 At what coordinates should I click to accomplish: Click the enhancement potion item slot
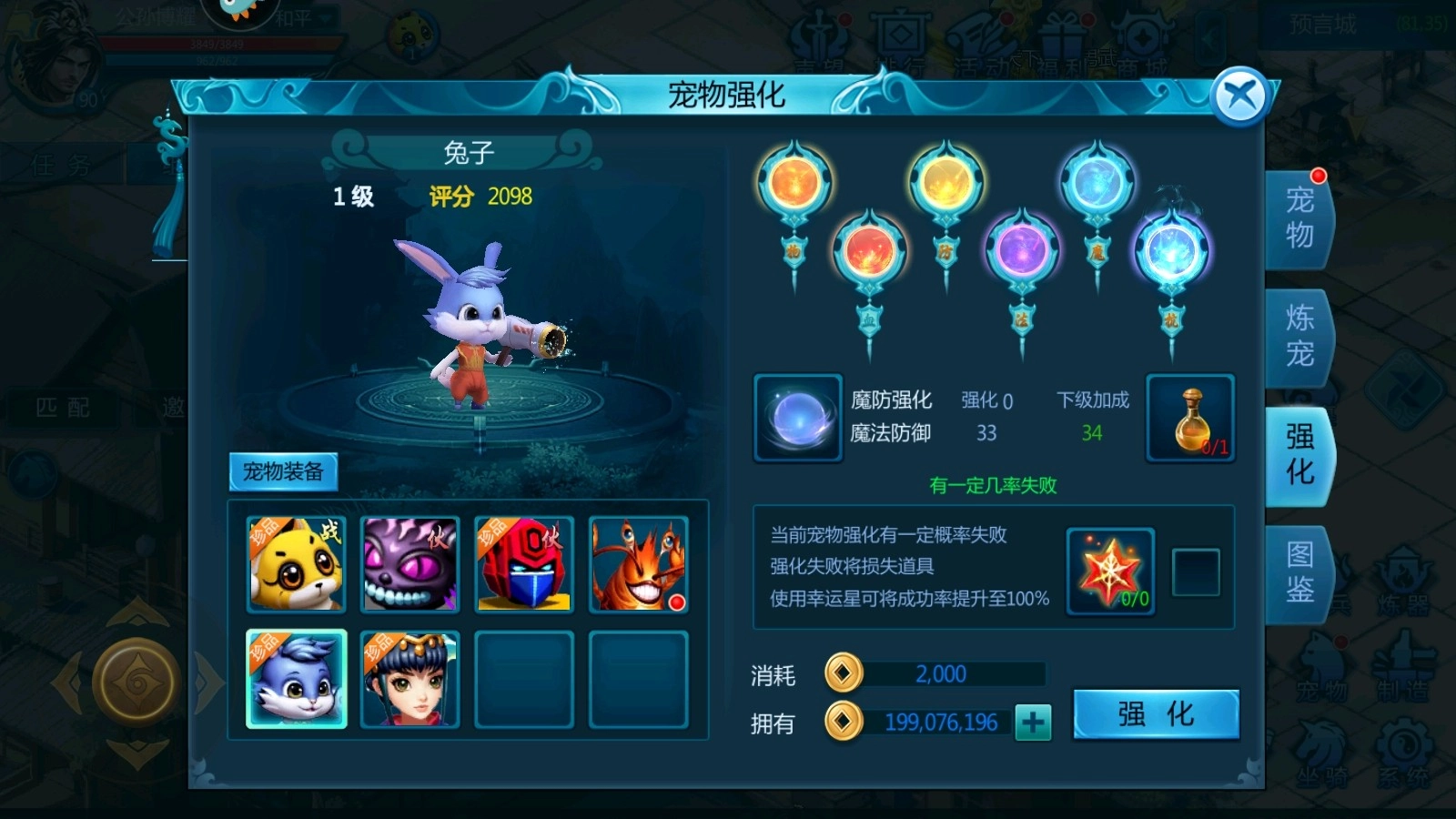tap(1190, 418)
